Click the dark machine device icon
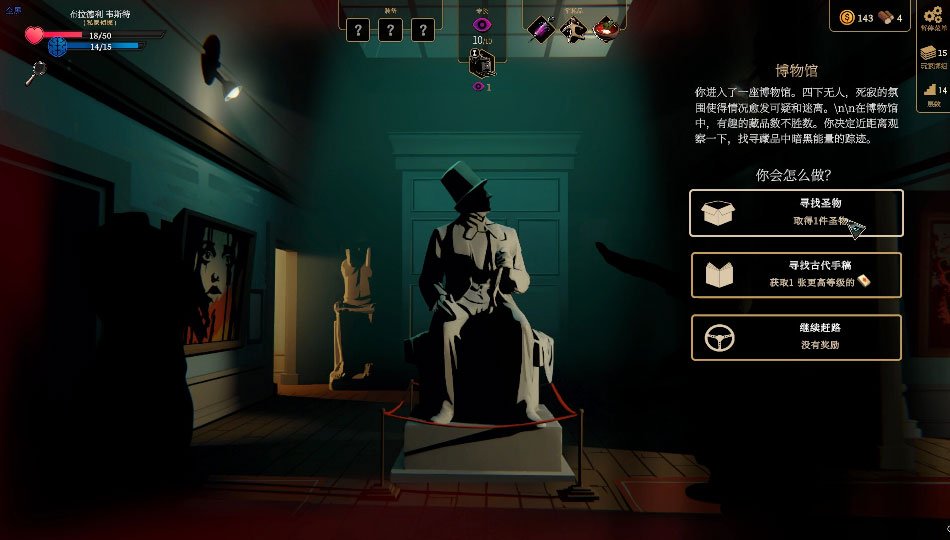Image resolution: width=950 pixels, height=540 pixels. click(x=481, y=61)
